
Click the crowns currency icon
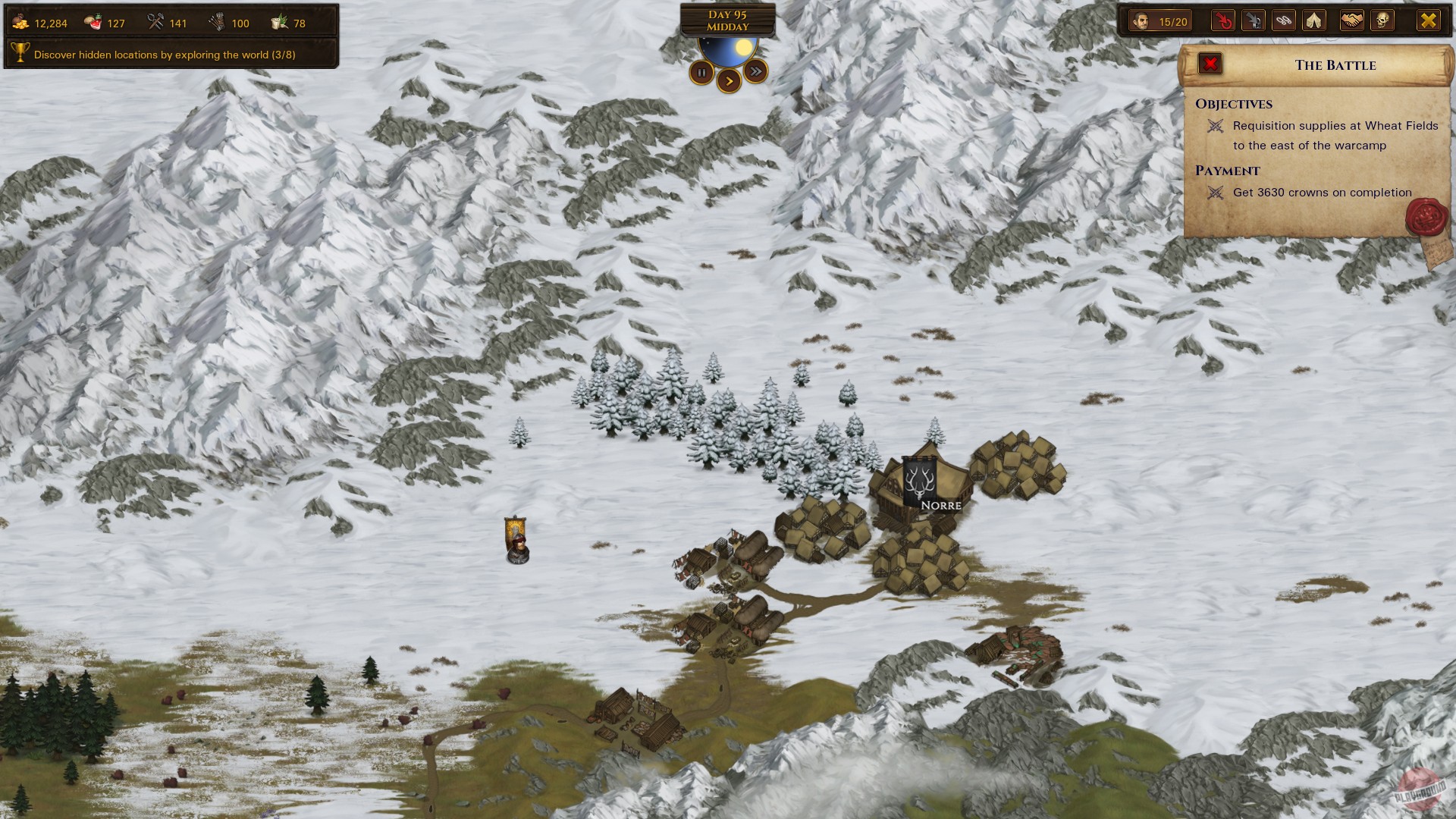tap(22, 22)
